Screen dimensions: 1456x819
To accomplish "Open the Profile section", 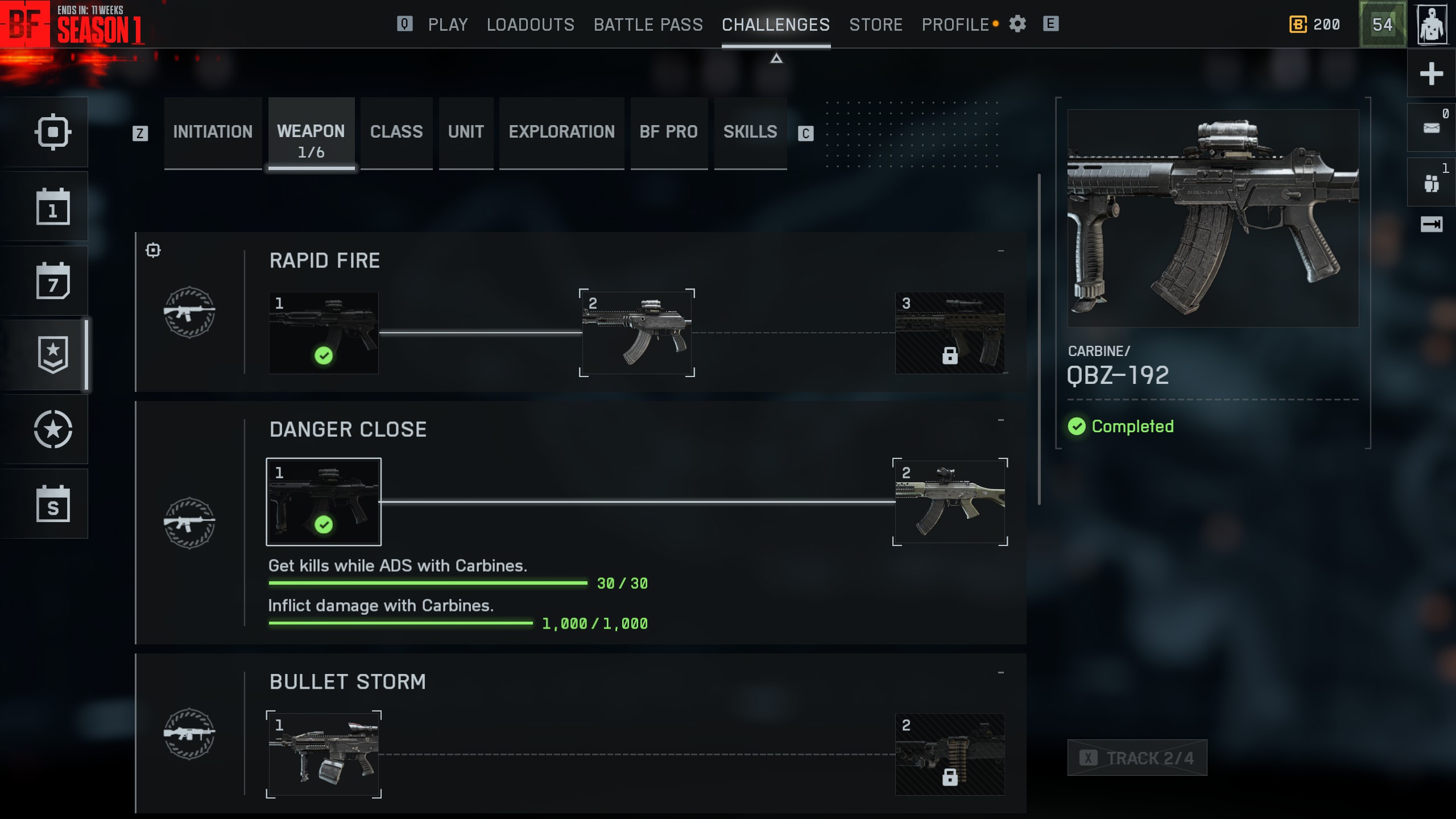I will pos(955,24).
